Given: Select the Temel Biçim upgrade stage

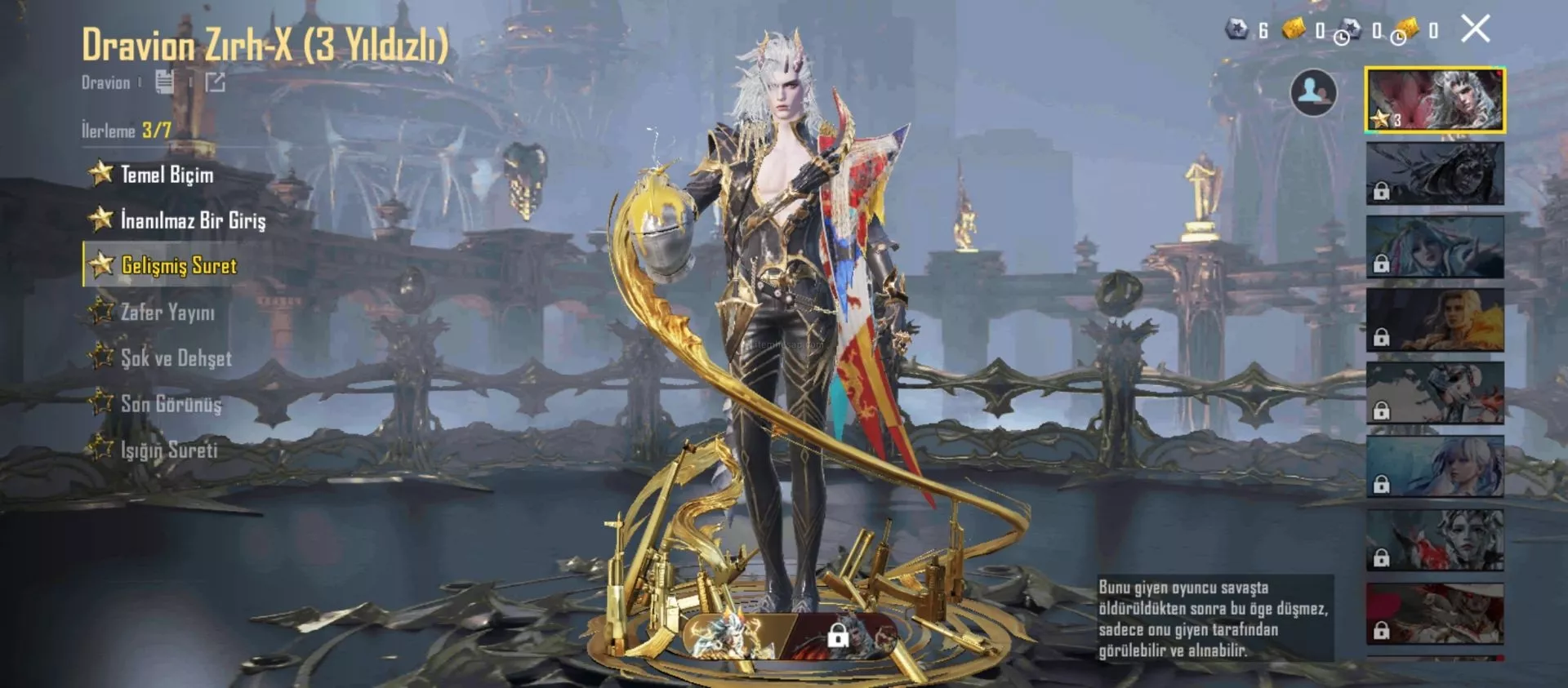Looking at the screenshot, I should click(167, 175).
